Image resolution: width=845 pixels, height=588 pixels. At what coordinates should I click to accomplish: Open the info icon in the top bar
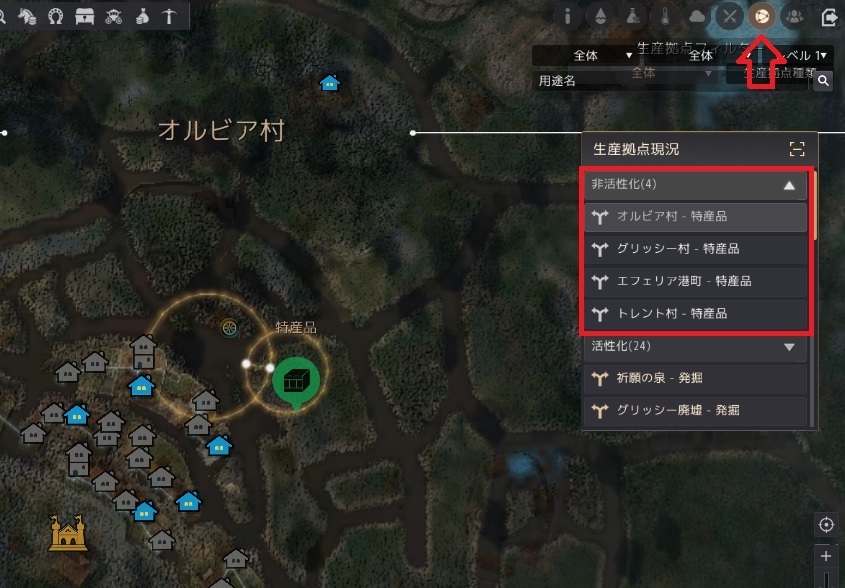tap(568, 16)
